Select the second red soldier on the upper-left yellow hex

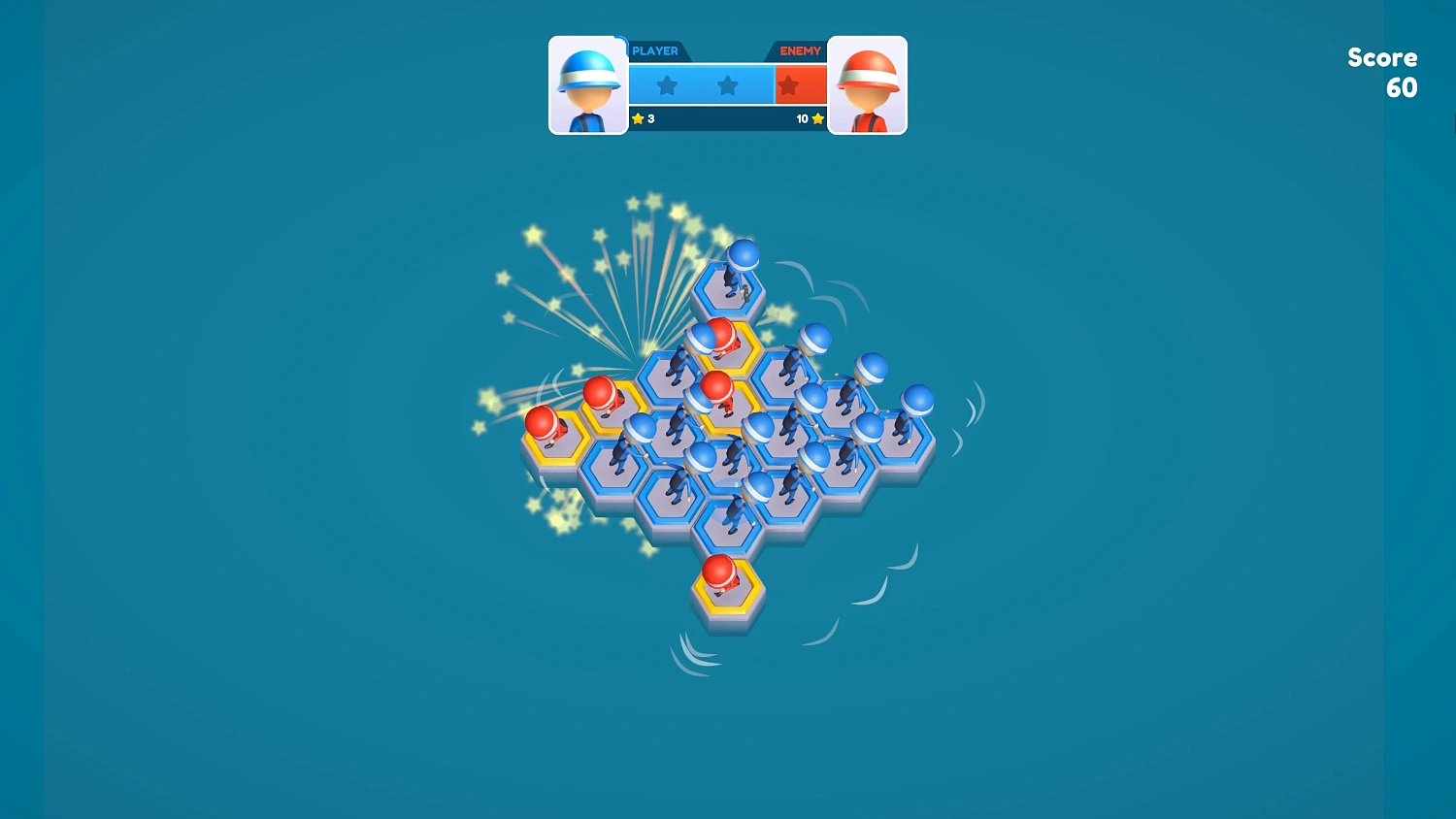click(x=601, y=396)
